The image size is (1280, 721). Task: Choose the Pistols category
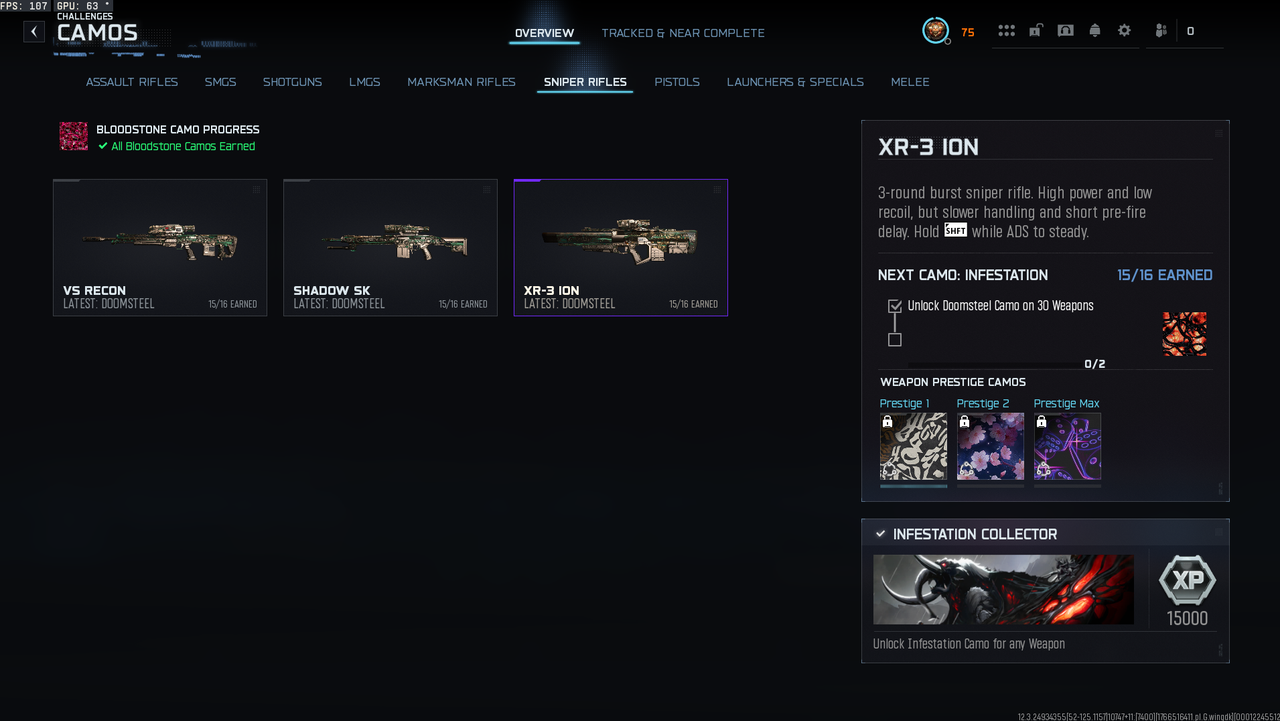coord(677,82)
